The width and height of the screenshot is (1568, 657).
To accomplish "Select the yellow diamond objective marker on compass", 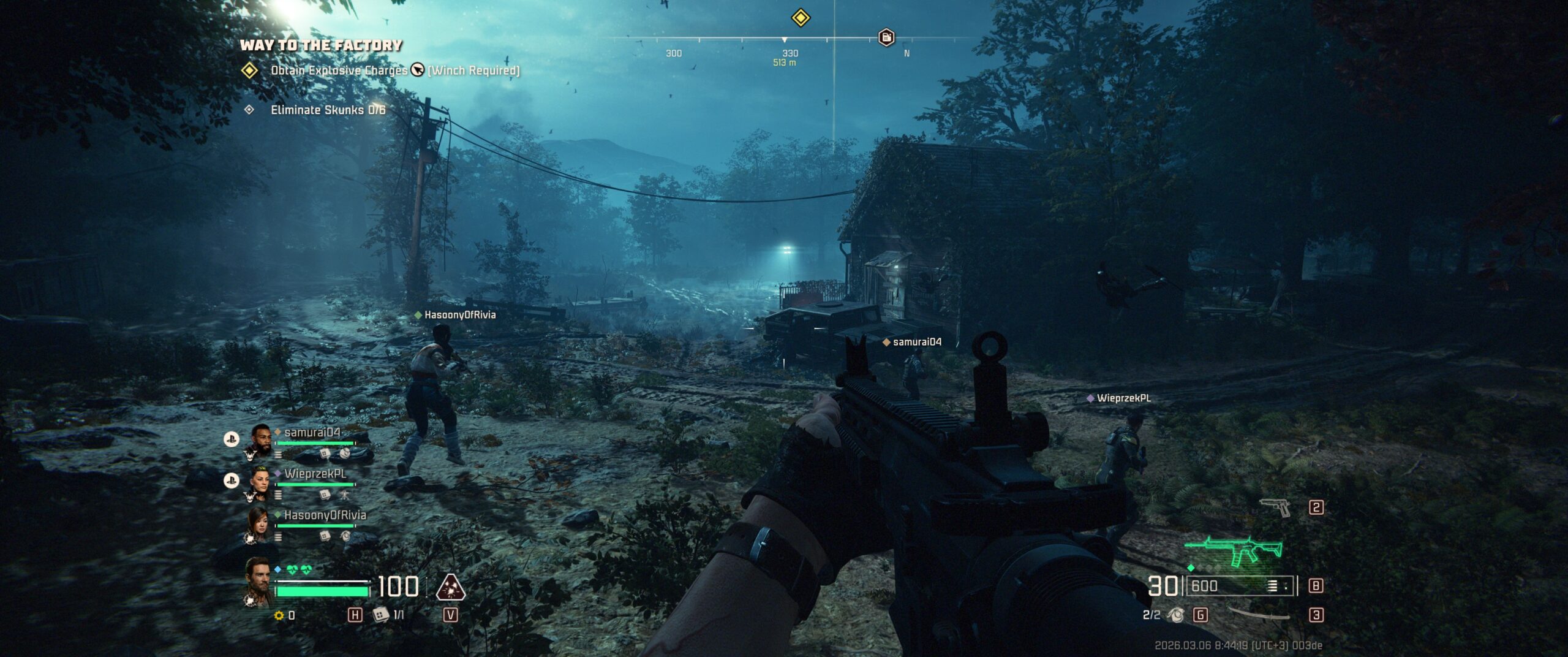I will [801, 17].
